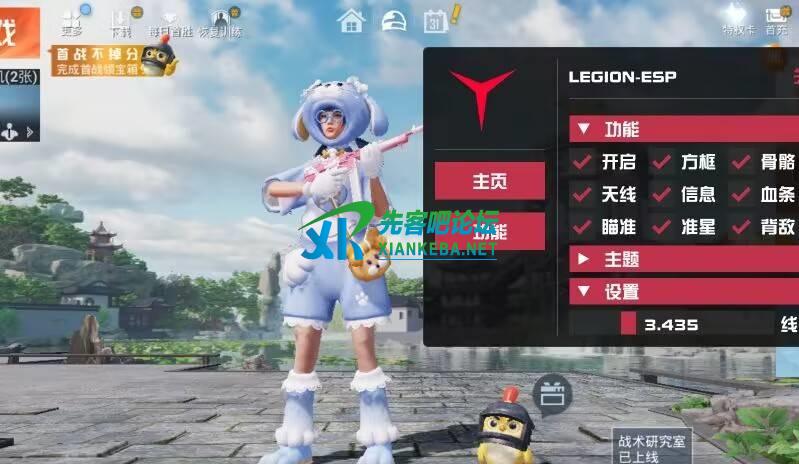Click the orange mode button at top left
Screen dimensions: 799x464
(x=19, y=32)
